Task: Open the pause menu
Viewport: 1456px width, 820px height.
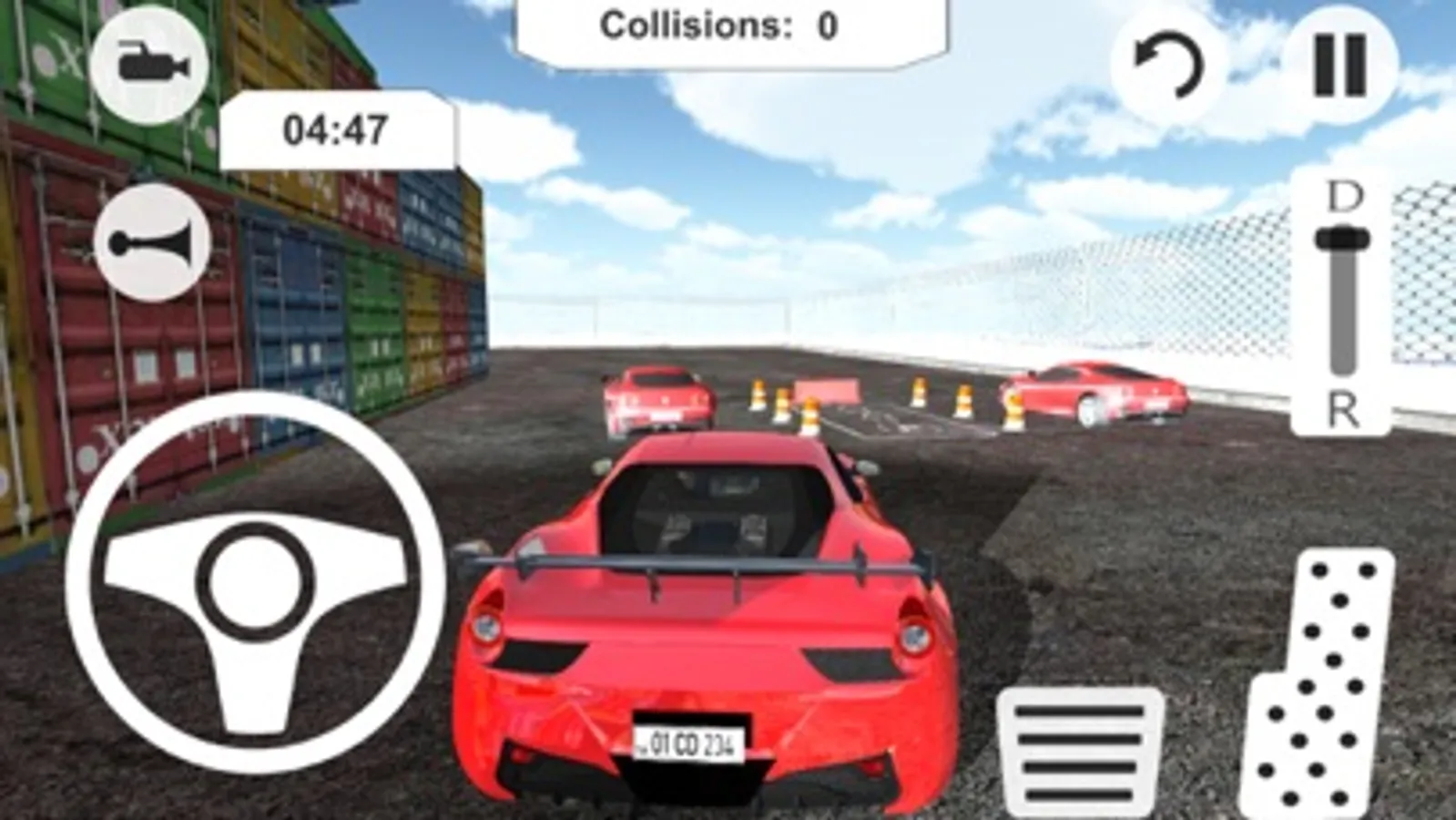Action: tap(1337, 64)
